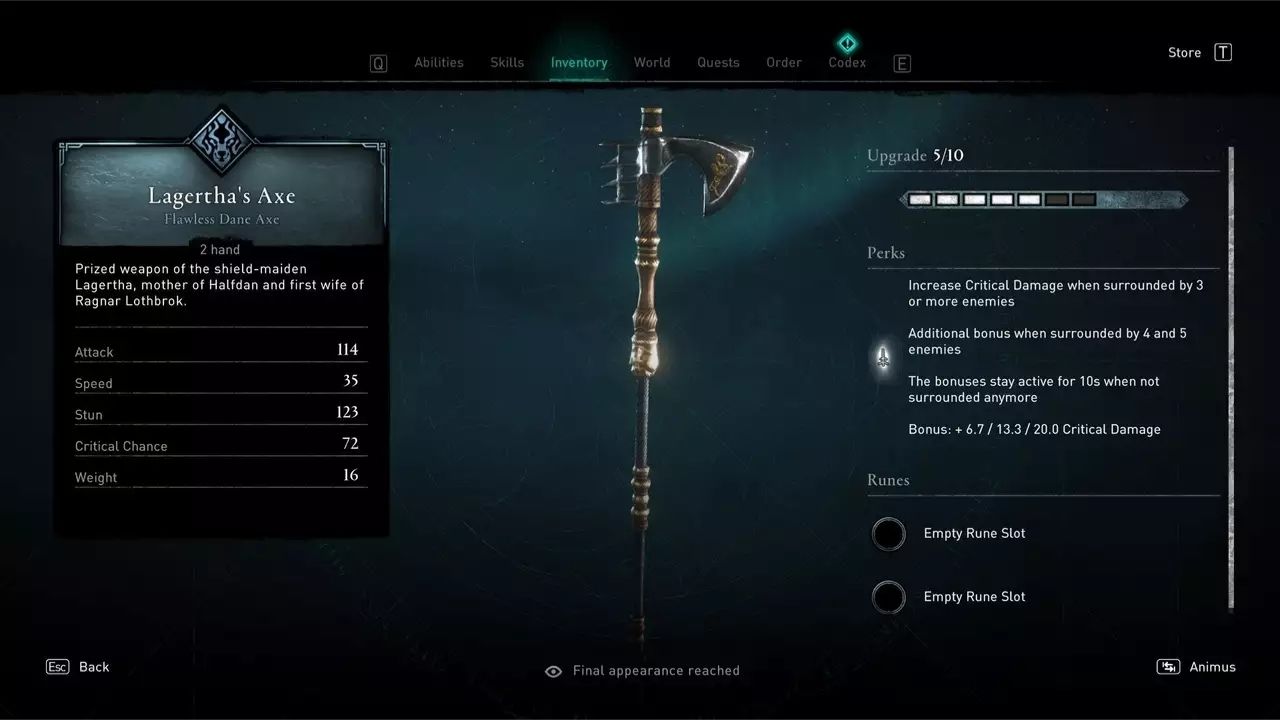Switch to the Abilities tab
1280x720 pixels.
pos(439,62)
